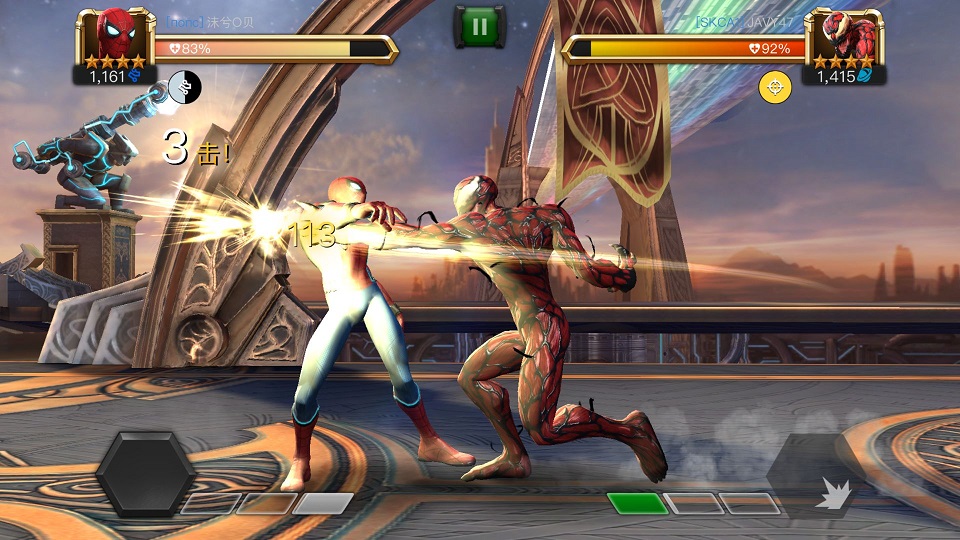
Task: Activate the hexagonal special attack button
Action: point(145,473)
